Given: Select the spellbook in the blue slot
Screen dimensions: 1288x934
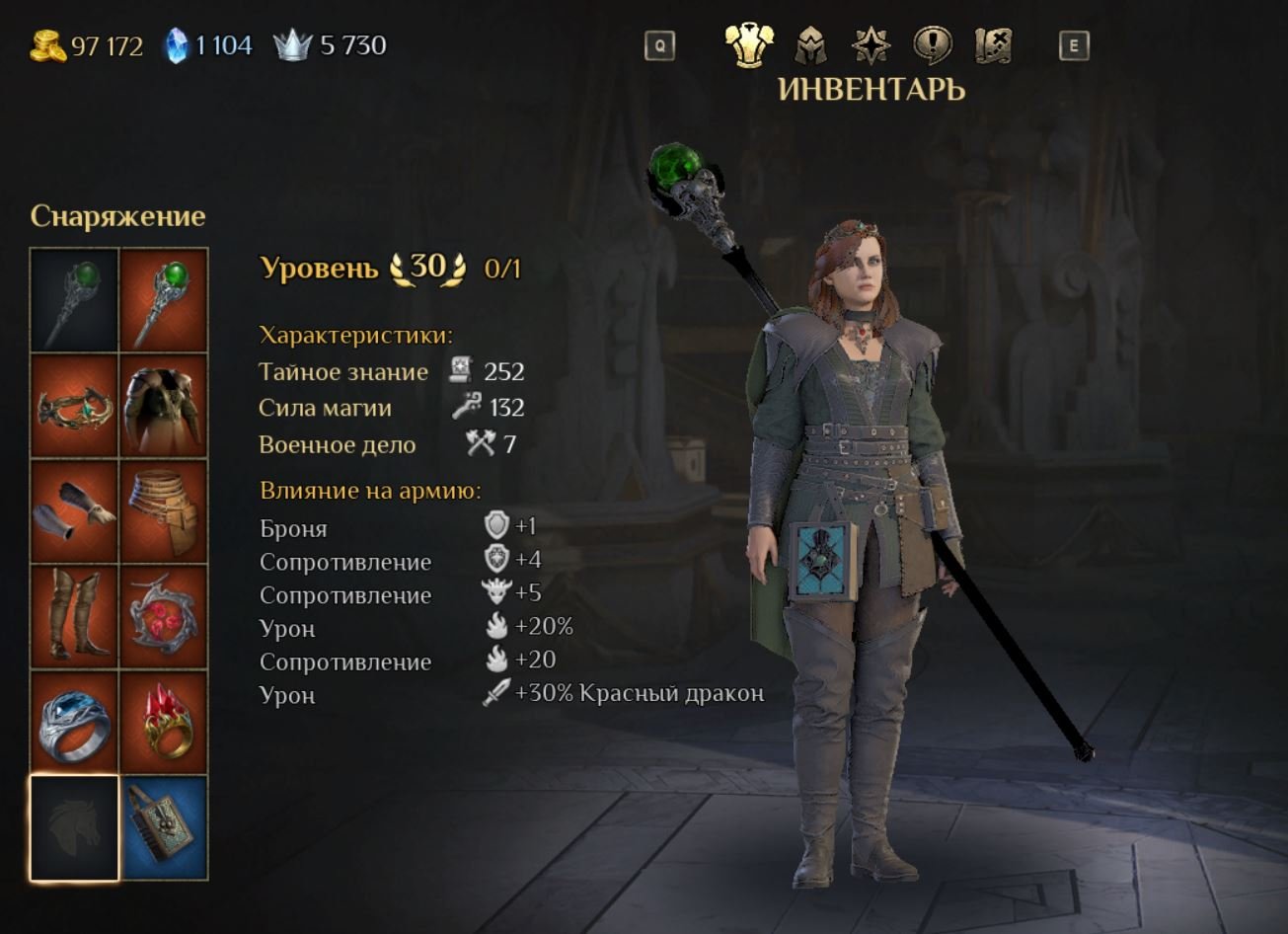Looking at the screenshot, I should (x=164, y=827).
